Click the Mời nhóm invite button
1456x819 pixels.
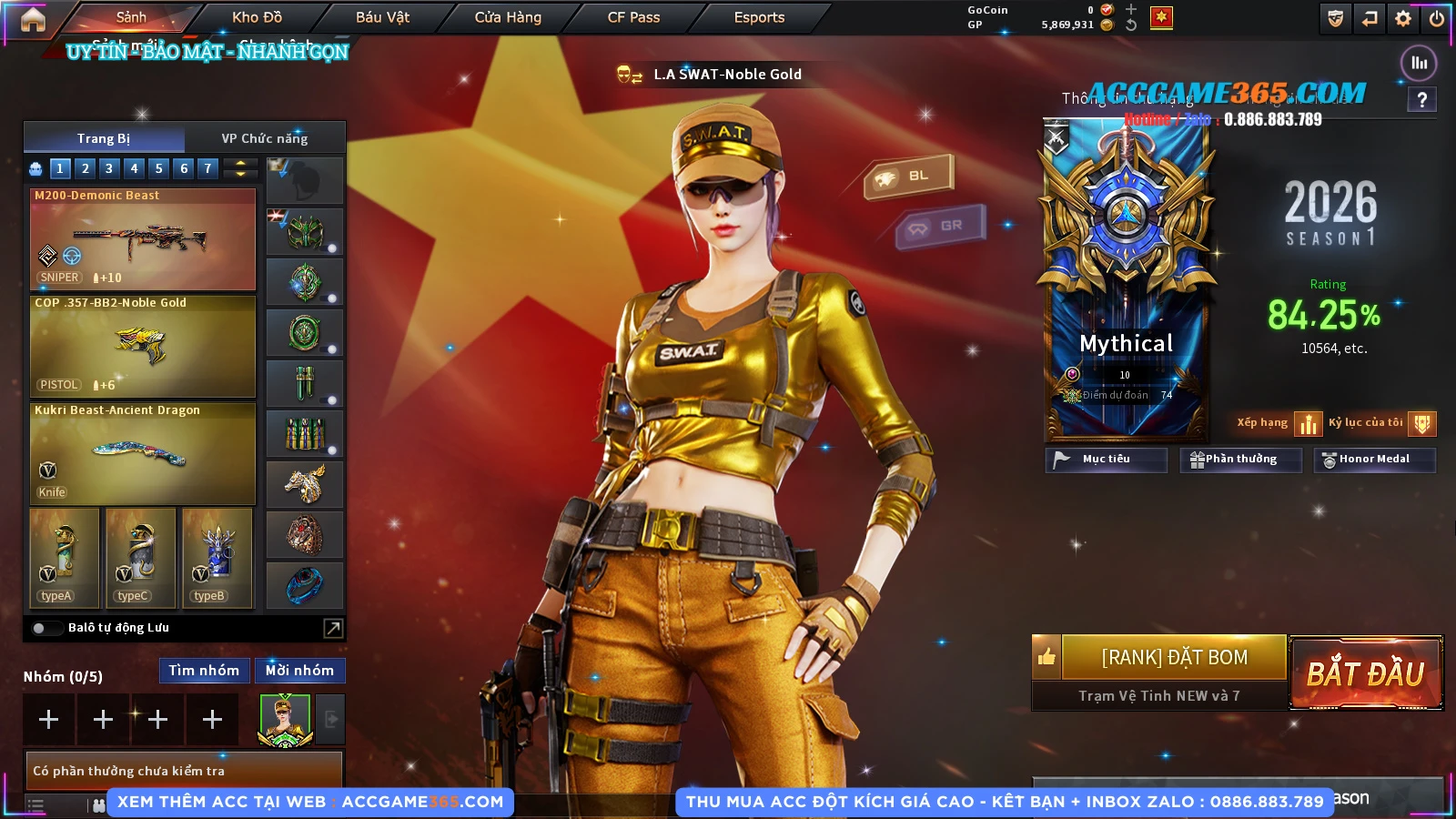[299, 671]
